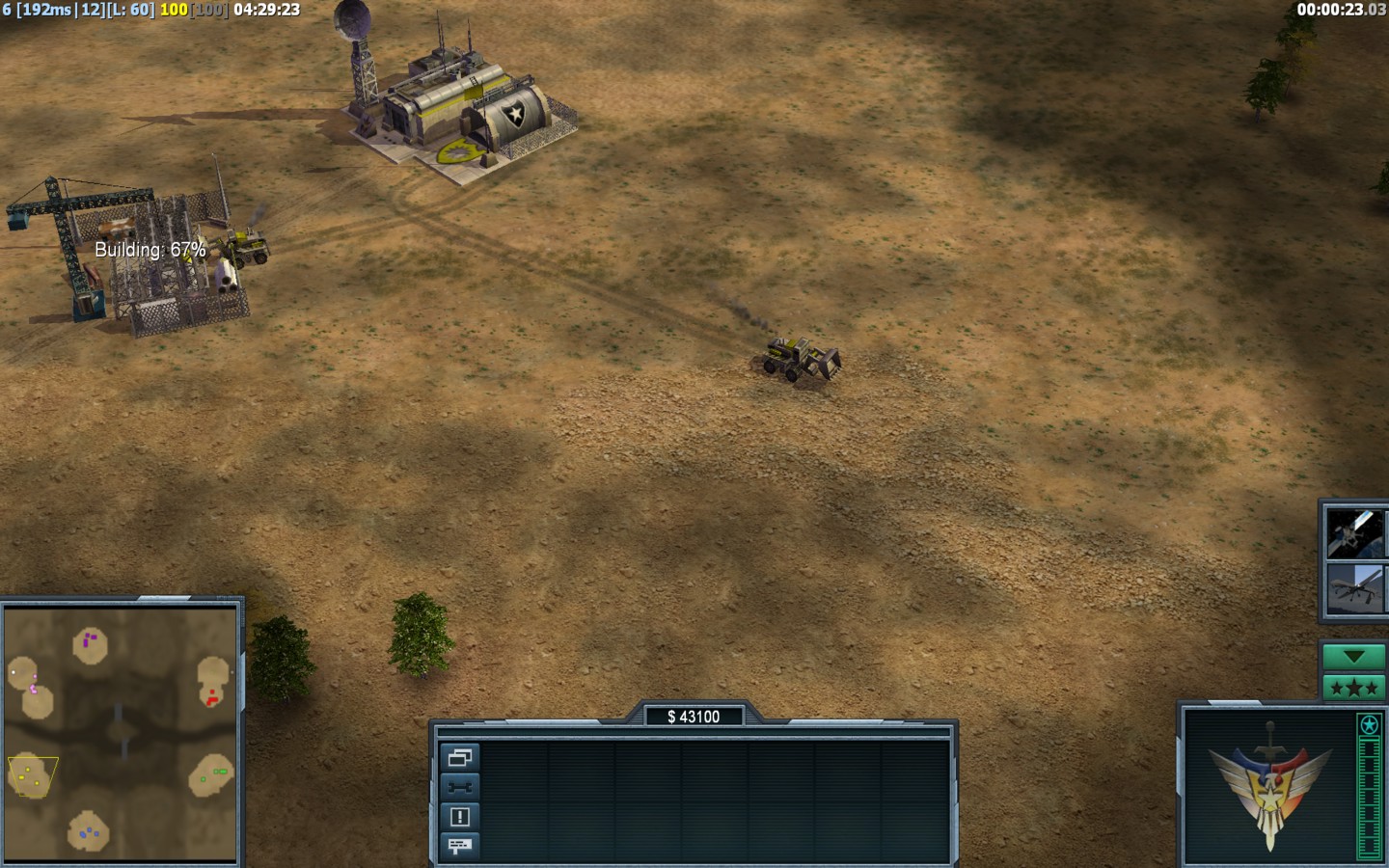Open the diplomacy overlapping-windows button
Viewport: 1389px width, 868px height.
click(x=459, y=758)
